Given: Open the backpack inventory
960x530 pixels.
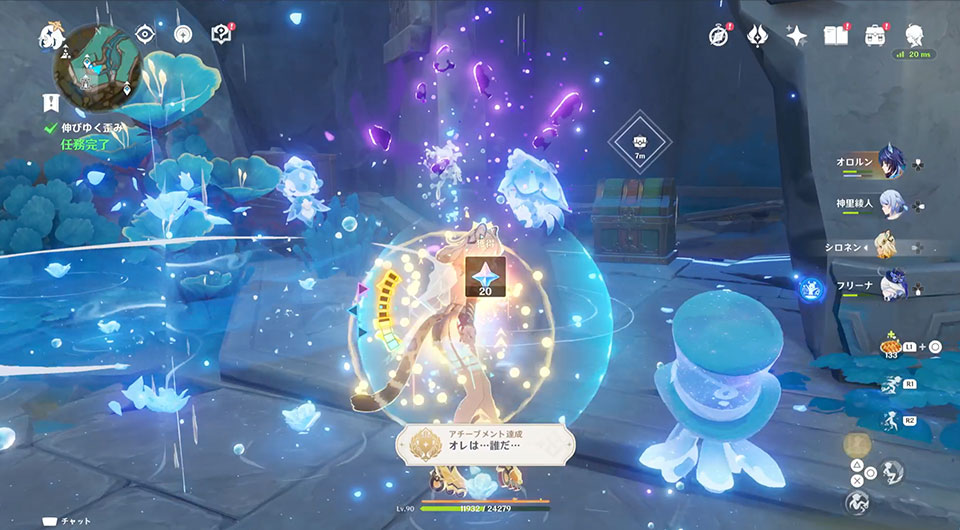Looking at the screenshot, I should pyautogui.click(x=876, y=35).
